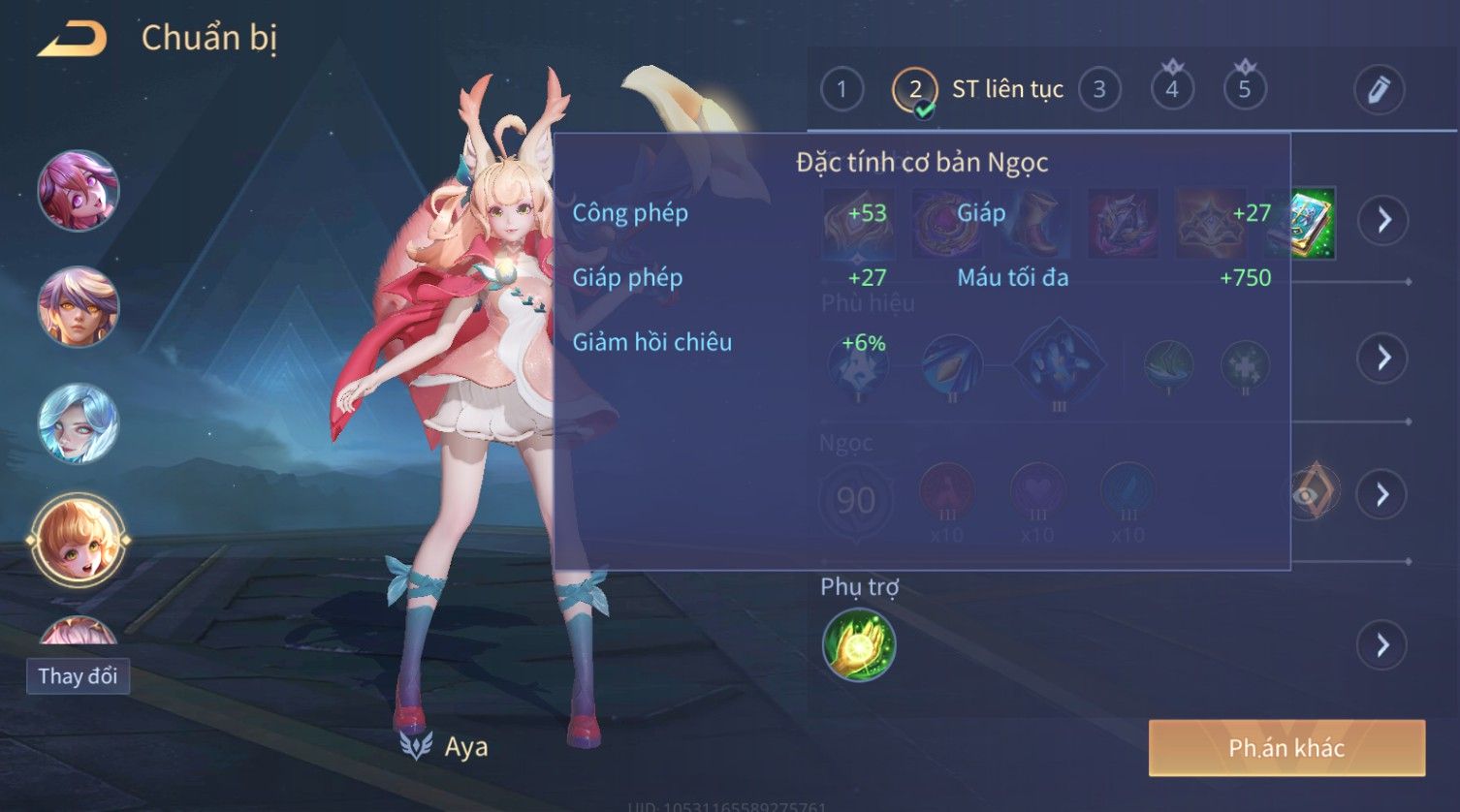The width and height of the screenshot is (1460, 812).
Task: Select loadout preset 1
Action: pyautogui.click(x=841, y=90)
